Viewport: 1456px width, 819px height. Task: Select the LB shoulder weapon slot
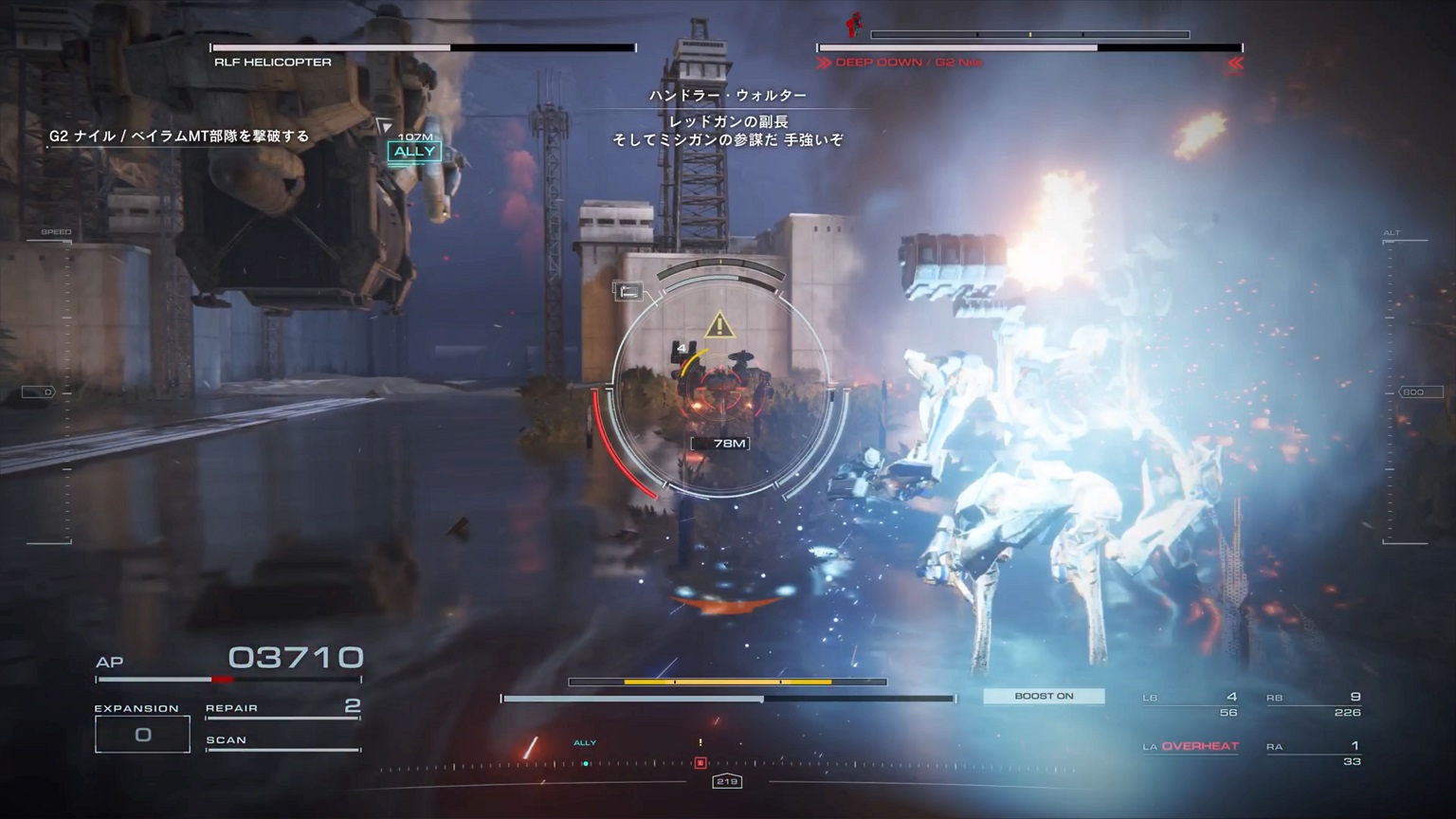(x=1191, y=703)
